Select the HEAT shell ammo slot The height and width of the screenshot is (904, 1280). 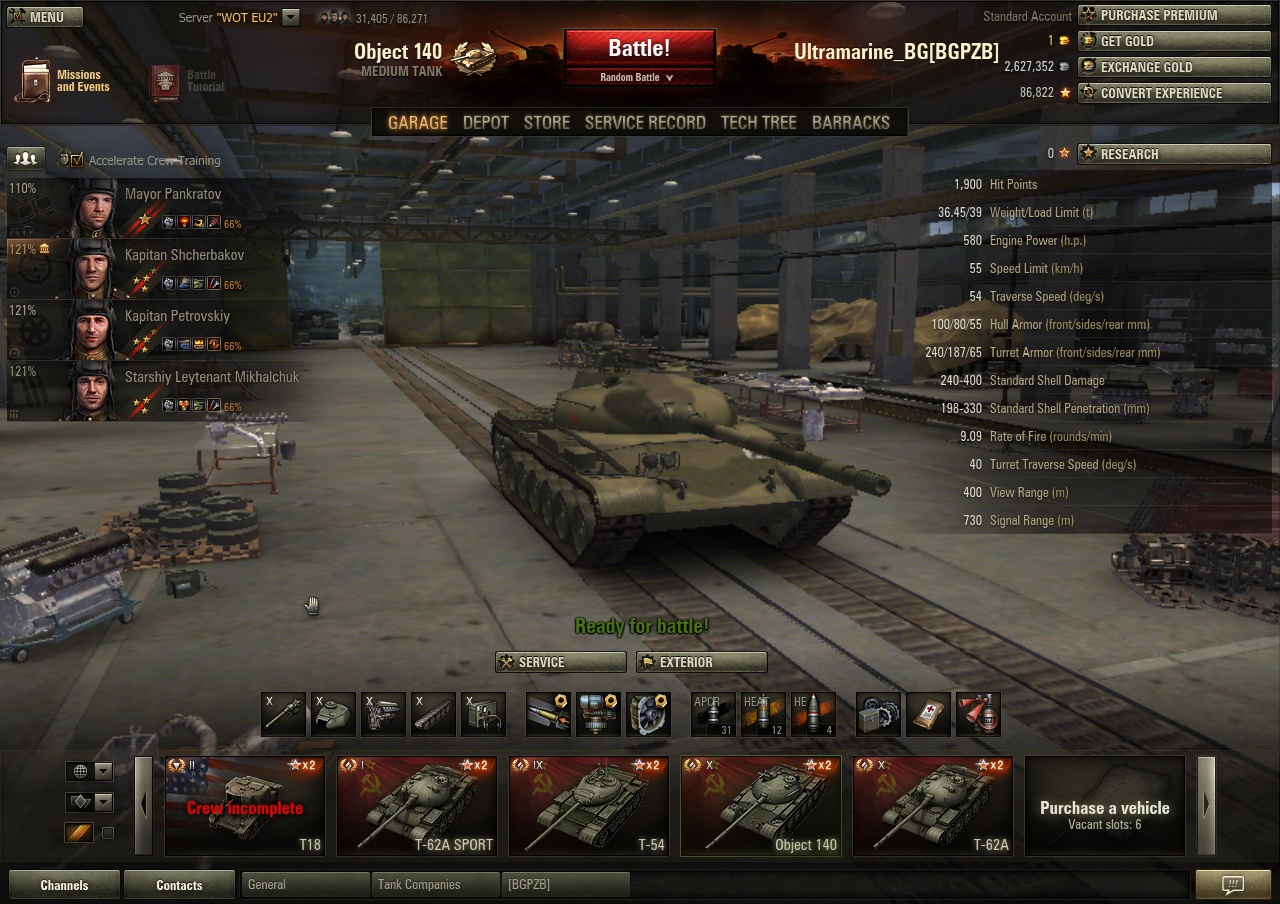point(762,715)
